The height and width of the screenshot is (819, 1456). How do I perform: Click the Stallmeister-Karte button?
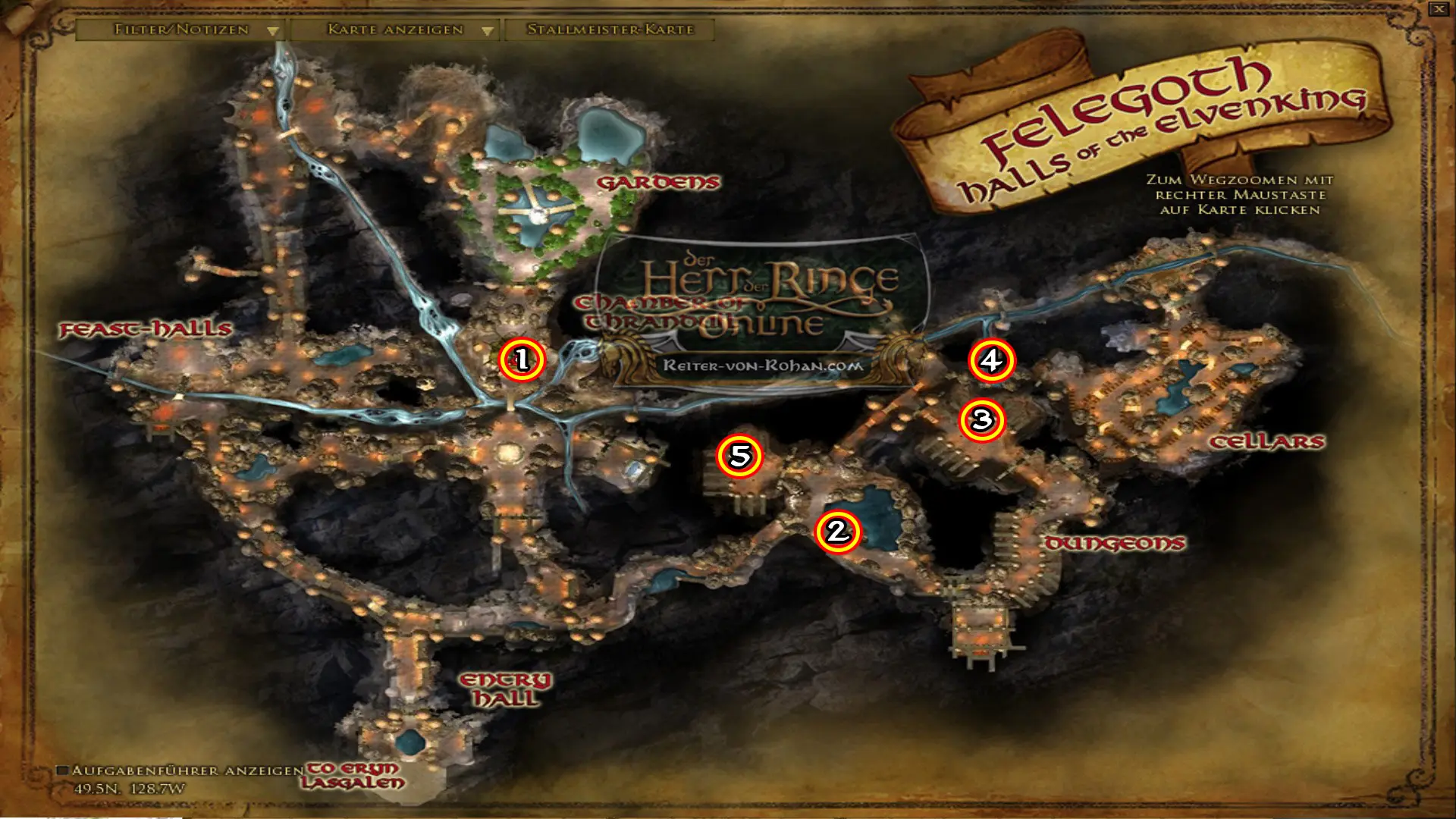pyautogui.click(x=610, y=30)
